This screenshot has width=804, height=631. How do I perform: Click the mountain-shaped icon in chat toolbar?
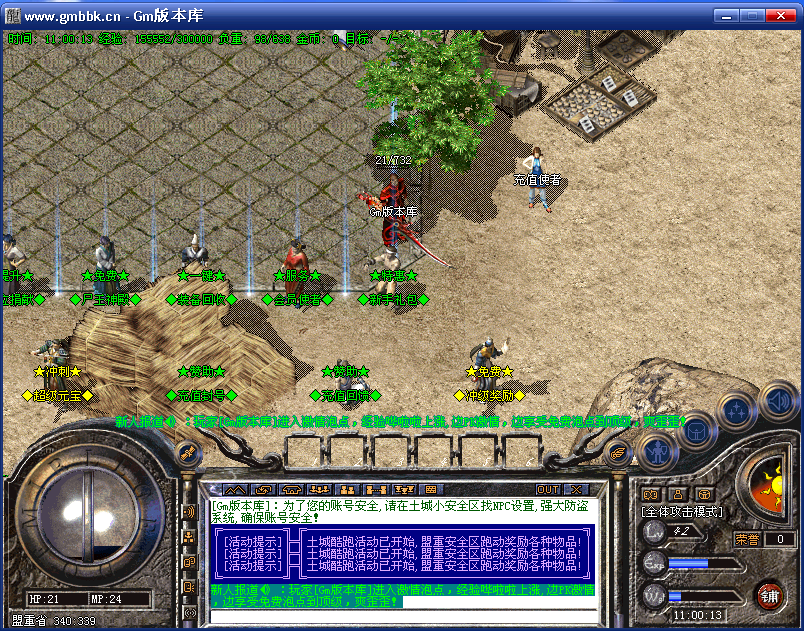(234, 489)
